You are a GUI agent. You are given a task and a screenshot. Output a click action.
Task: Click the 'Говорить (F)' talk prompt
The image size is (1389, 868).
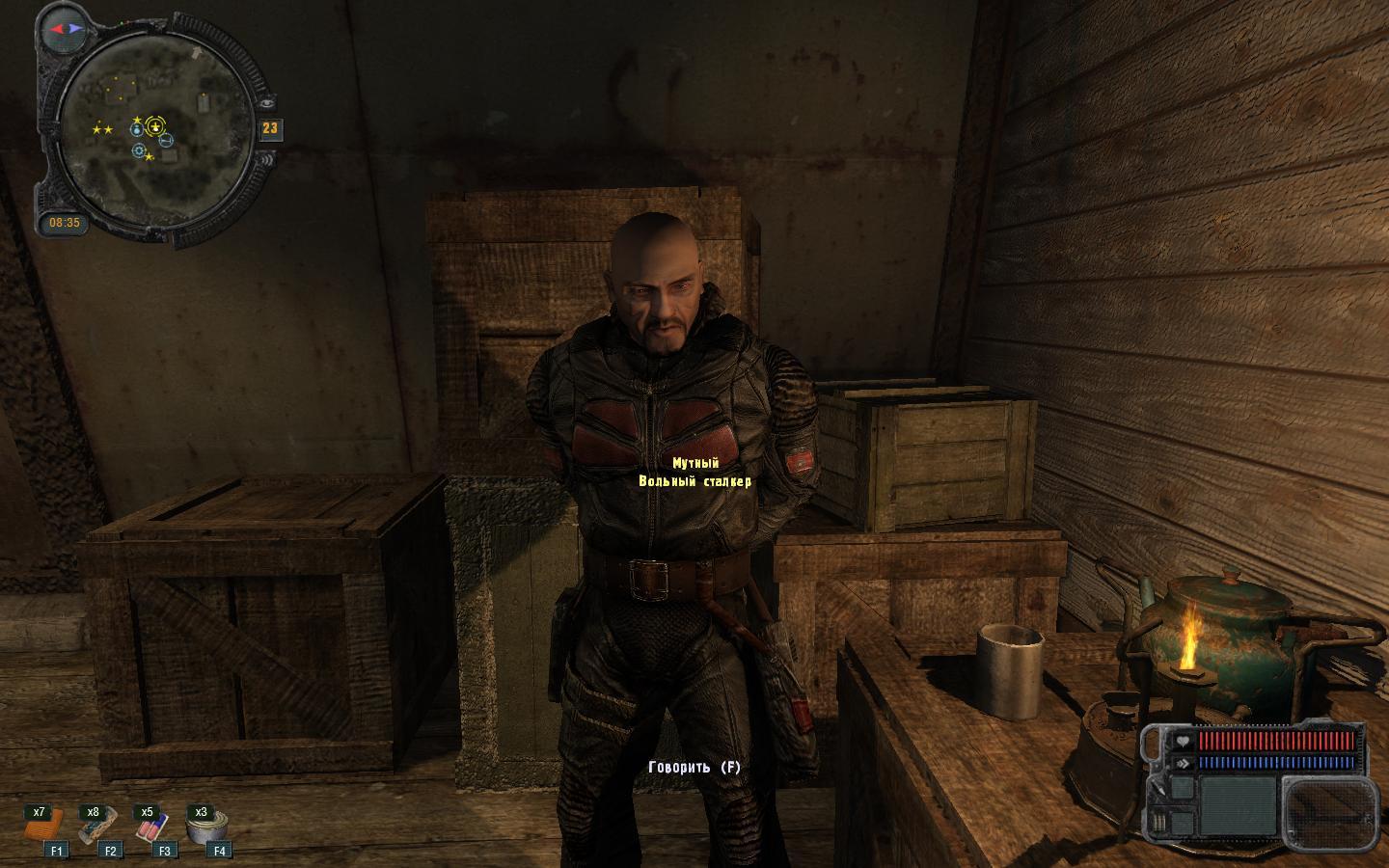(x=696, y=765)
